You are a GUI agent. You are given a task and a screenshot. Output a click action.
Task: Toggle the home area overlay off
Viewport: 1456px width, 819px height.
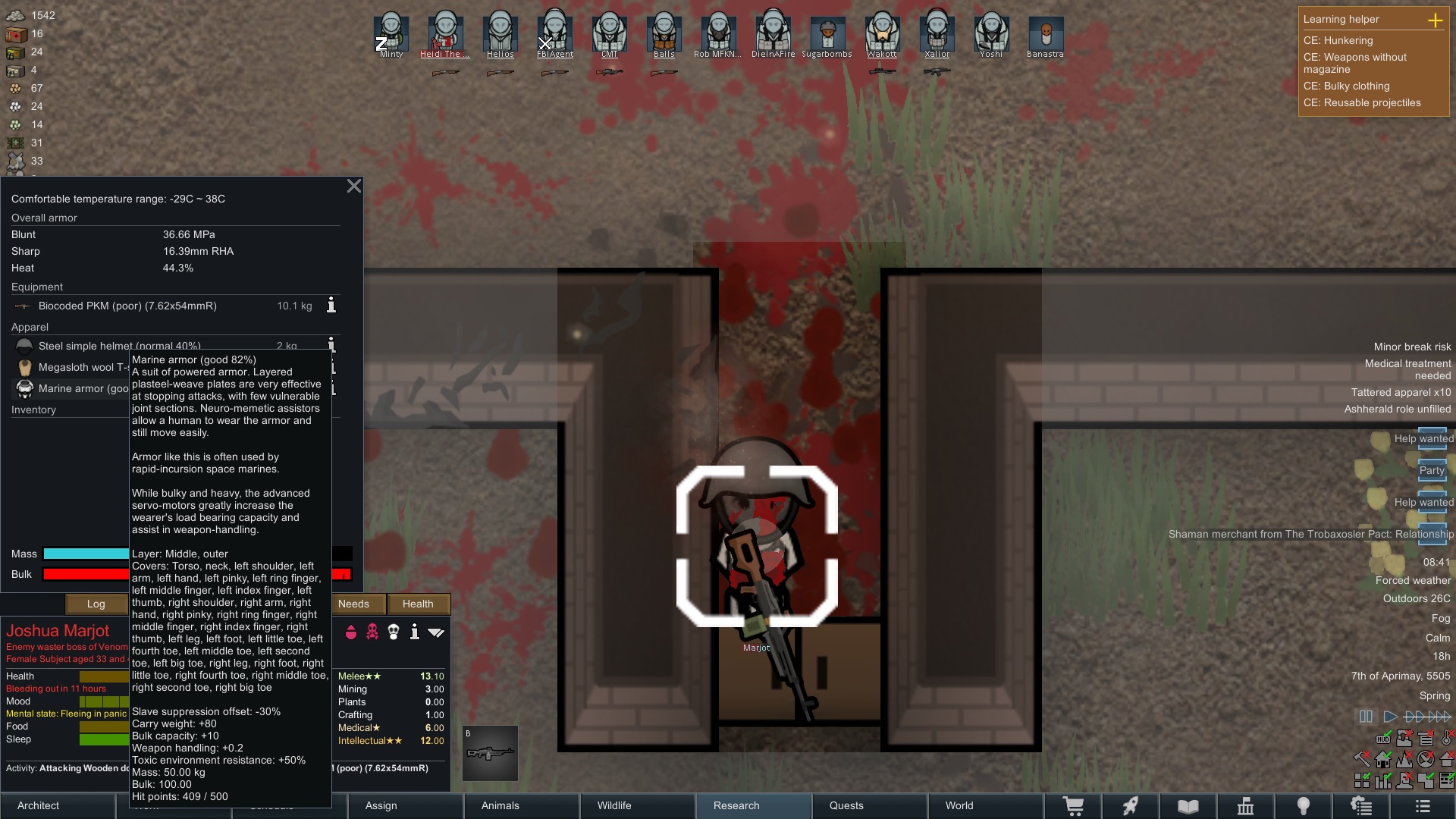pyautogui.click(x=1382, y=761)
